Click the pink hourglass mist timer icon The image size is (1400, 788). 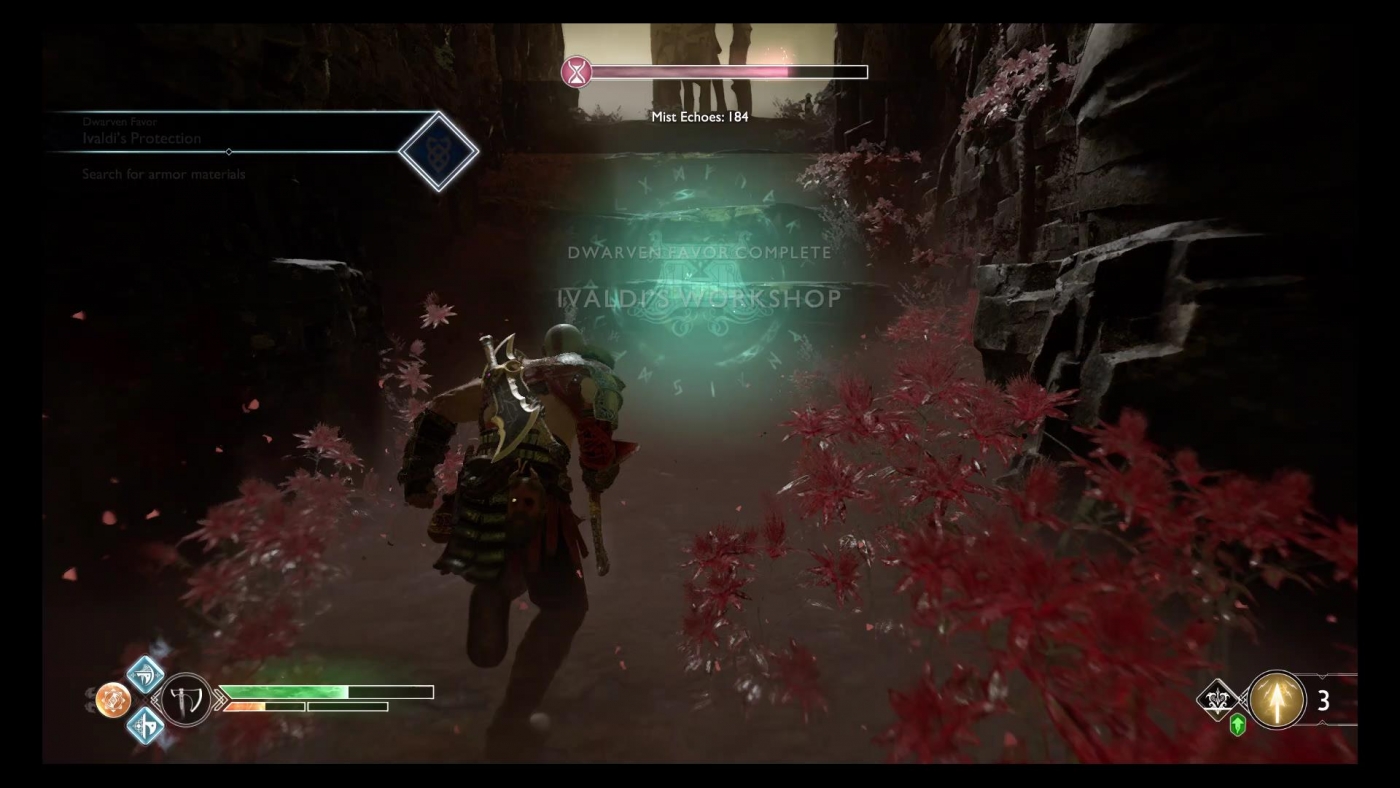(x=576, y=72)
